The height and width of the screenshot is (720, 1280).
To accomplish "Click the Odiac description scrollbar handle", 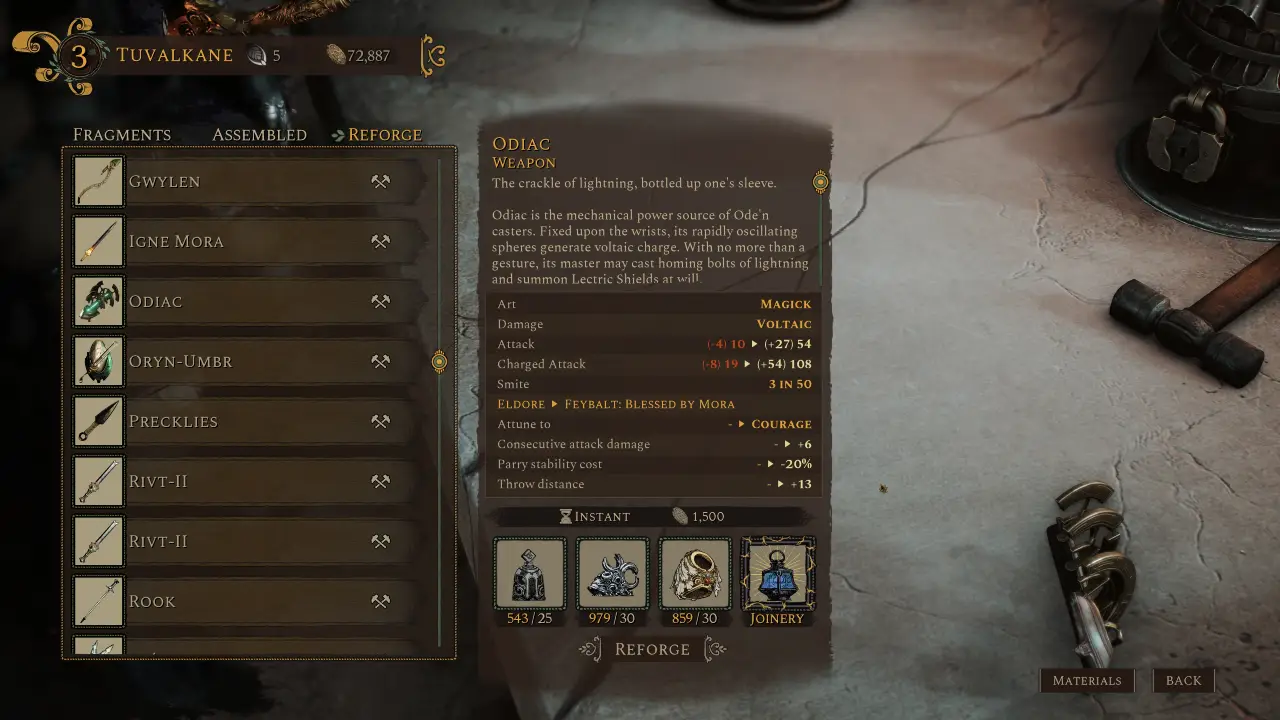I will click(821, 182).
